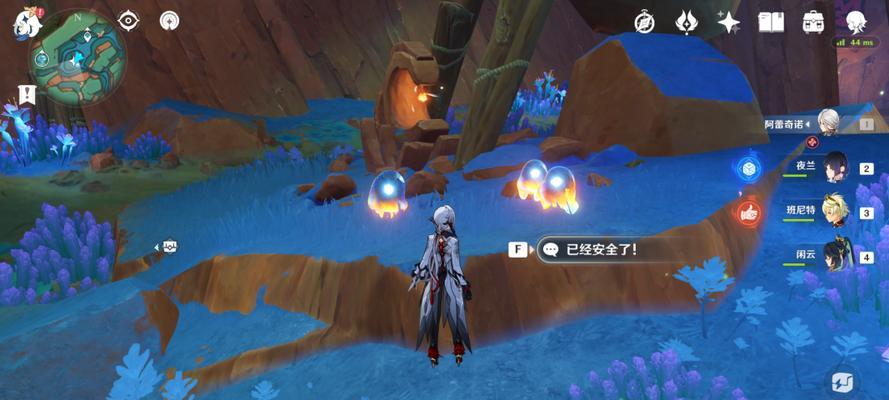Open the circular minimap
This screenshot has height=400, width=889.
(x=77, y=63)
